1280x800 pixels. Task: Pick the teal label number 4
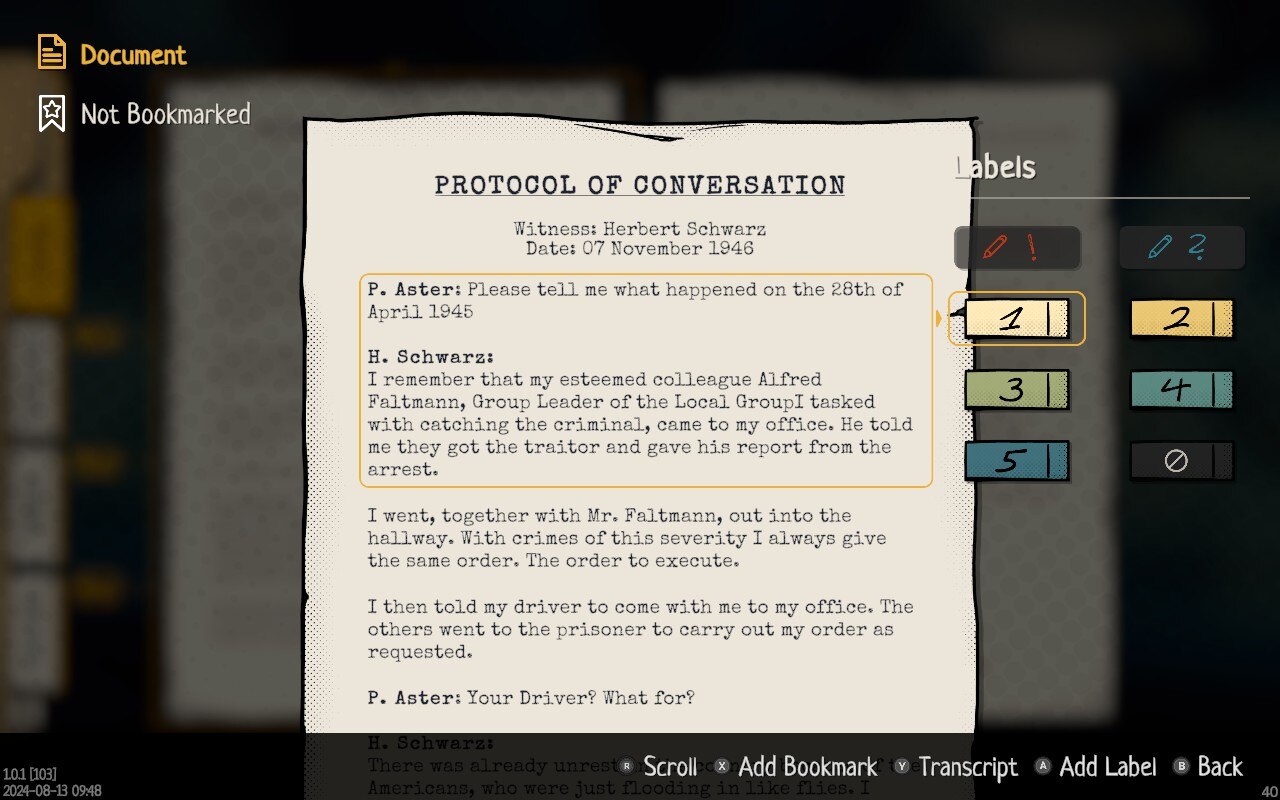tap(1181, 390)
